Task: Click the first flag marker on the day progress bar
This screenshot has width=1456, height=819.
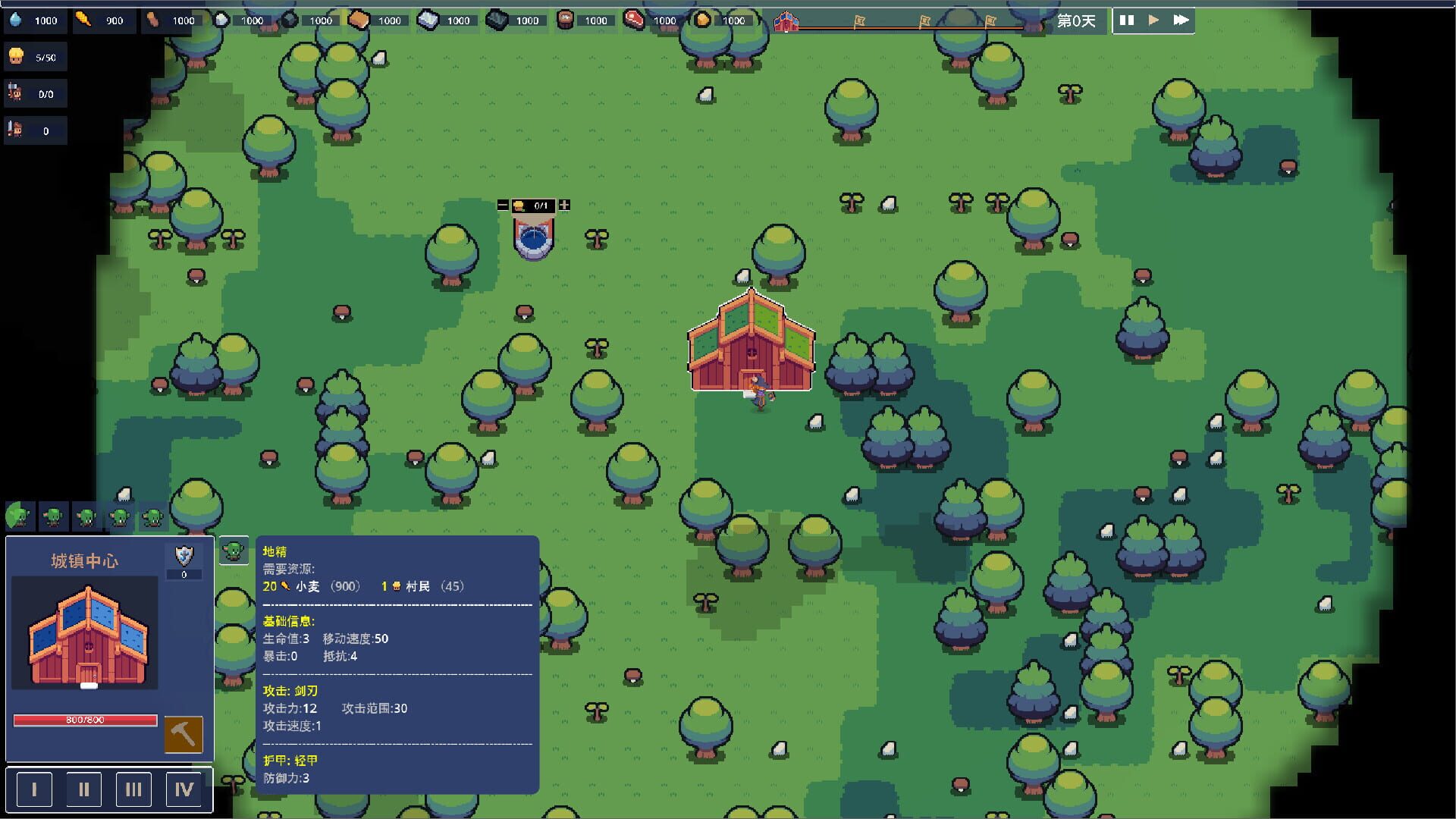Action: (x=860, y=21)
